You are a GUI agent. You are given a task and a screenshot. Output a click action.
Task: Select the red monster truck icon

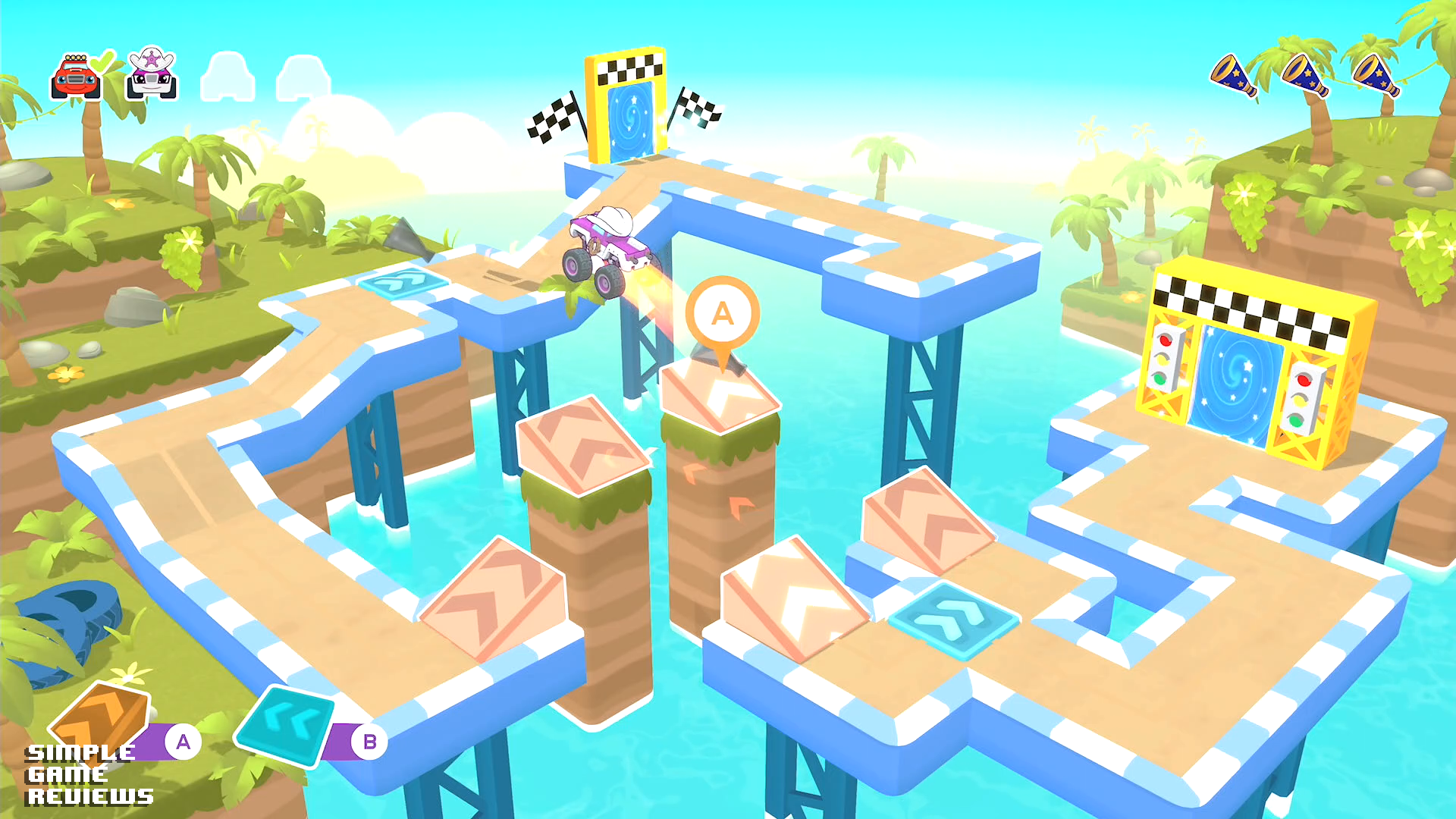[x=76, y=77]
